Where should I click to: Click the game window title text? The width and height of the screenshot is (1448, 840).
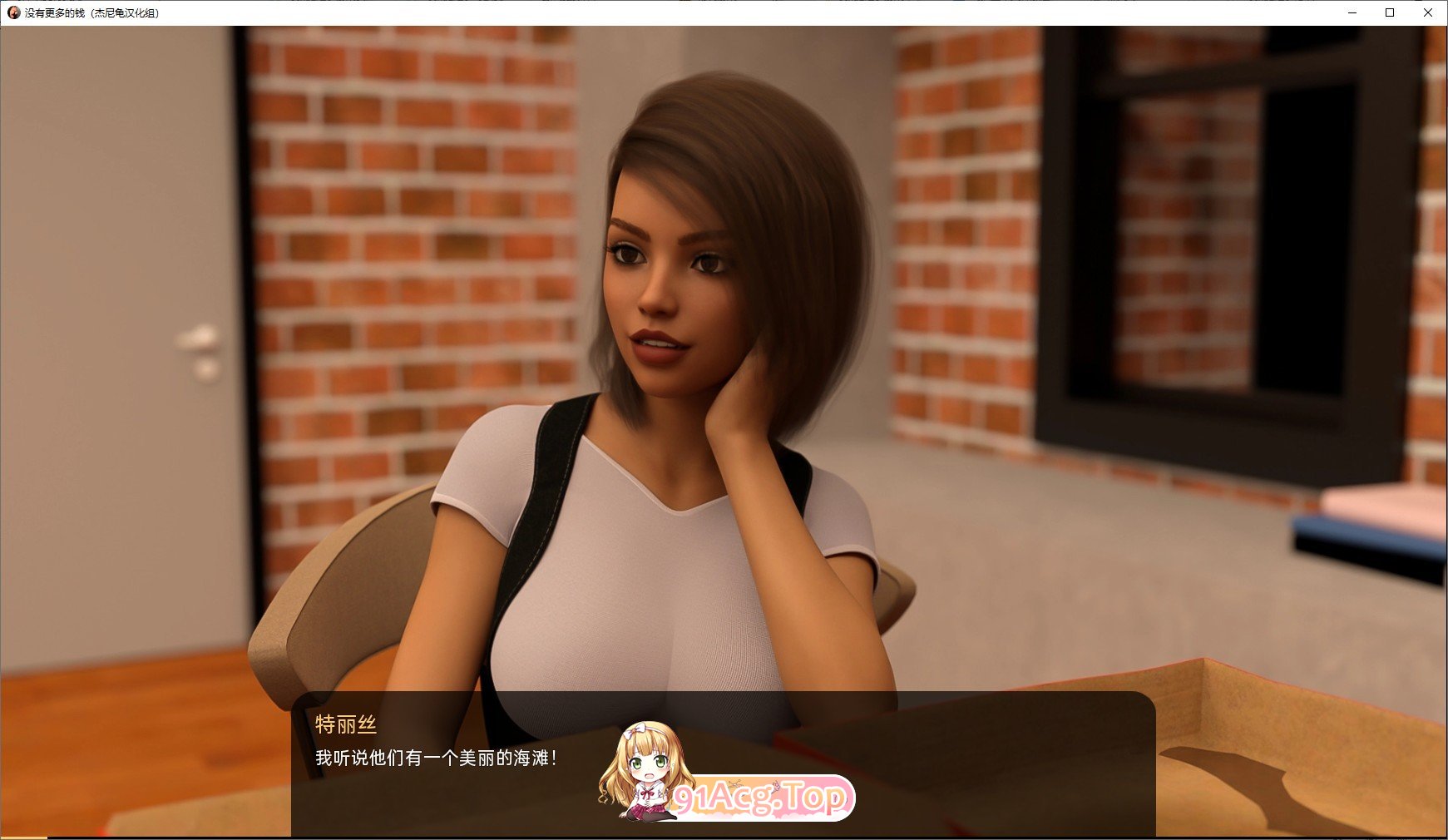(91, 12)
